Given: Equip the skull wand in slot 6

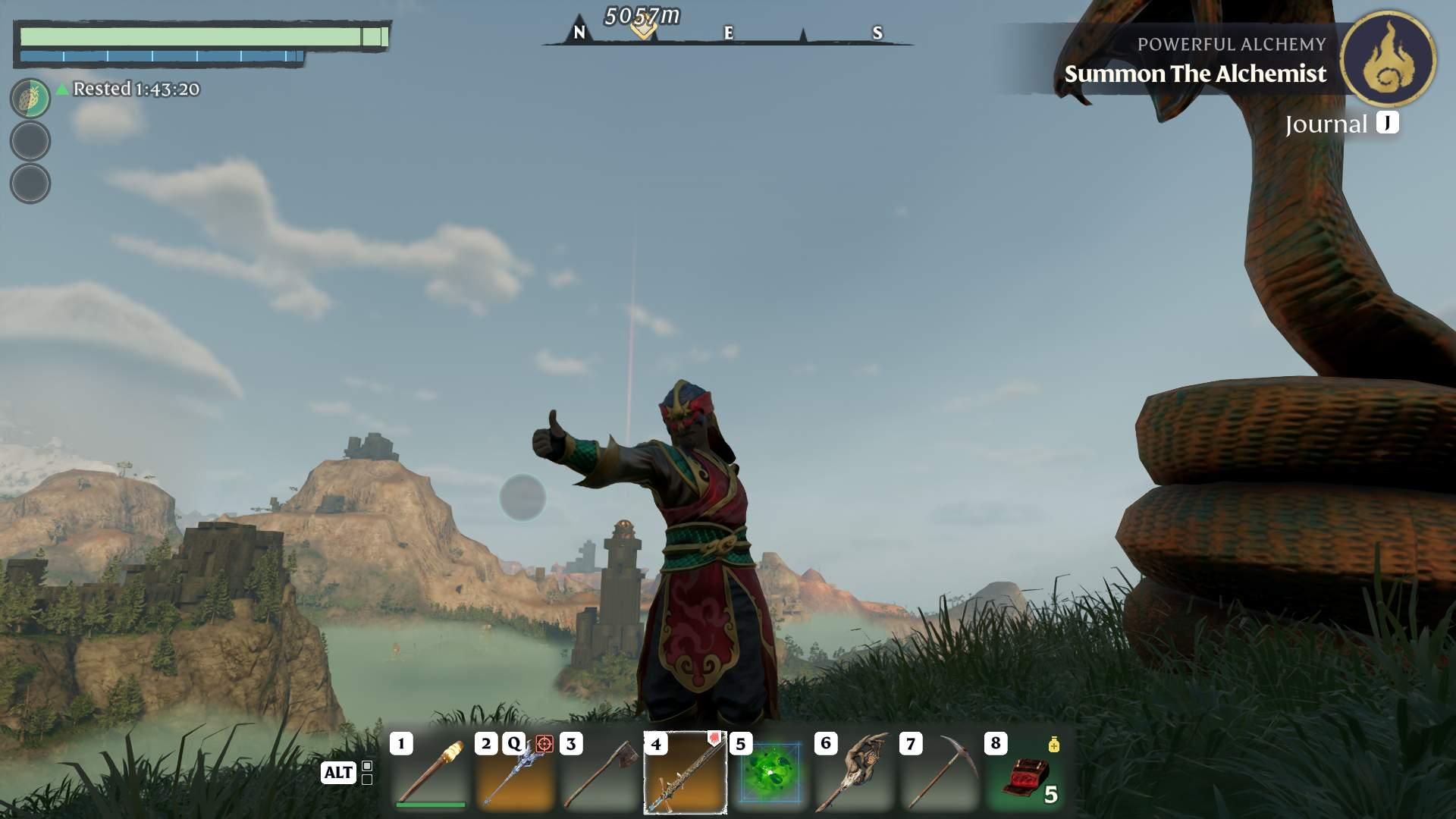Looking at the screenshot, I should (x=855, y=772).
